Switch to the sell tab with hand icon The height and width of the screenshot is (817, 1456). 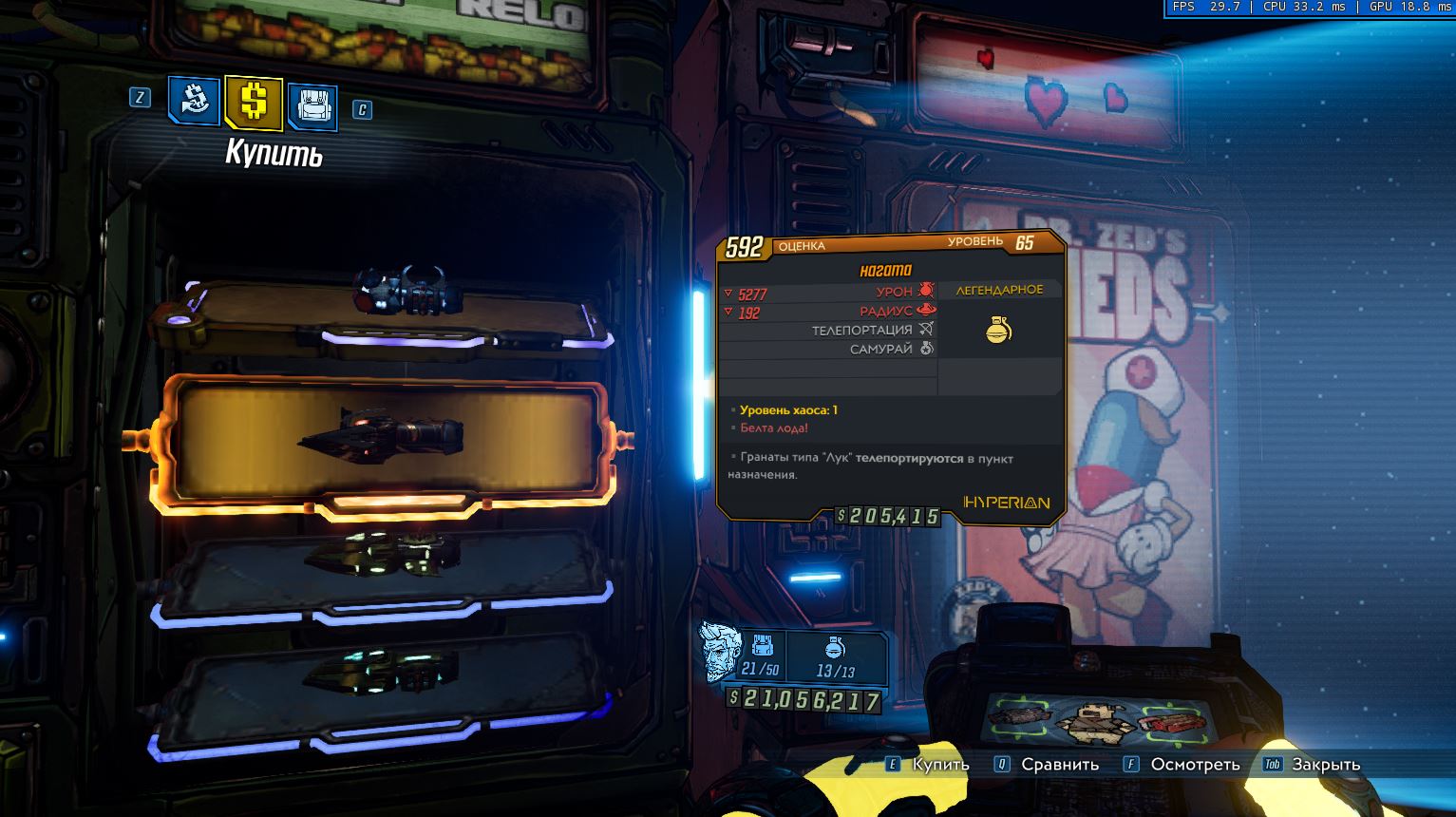coord(195,101)
